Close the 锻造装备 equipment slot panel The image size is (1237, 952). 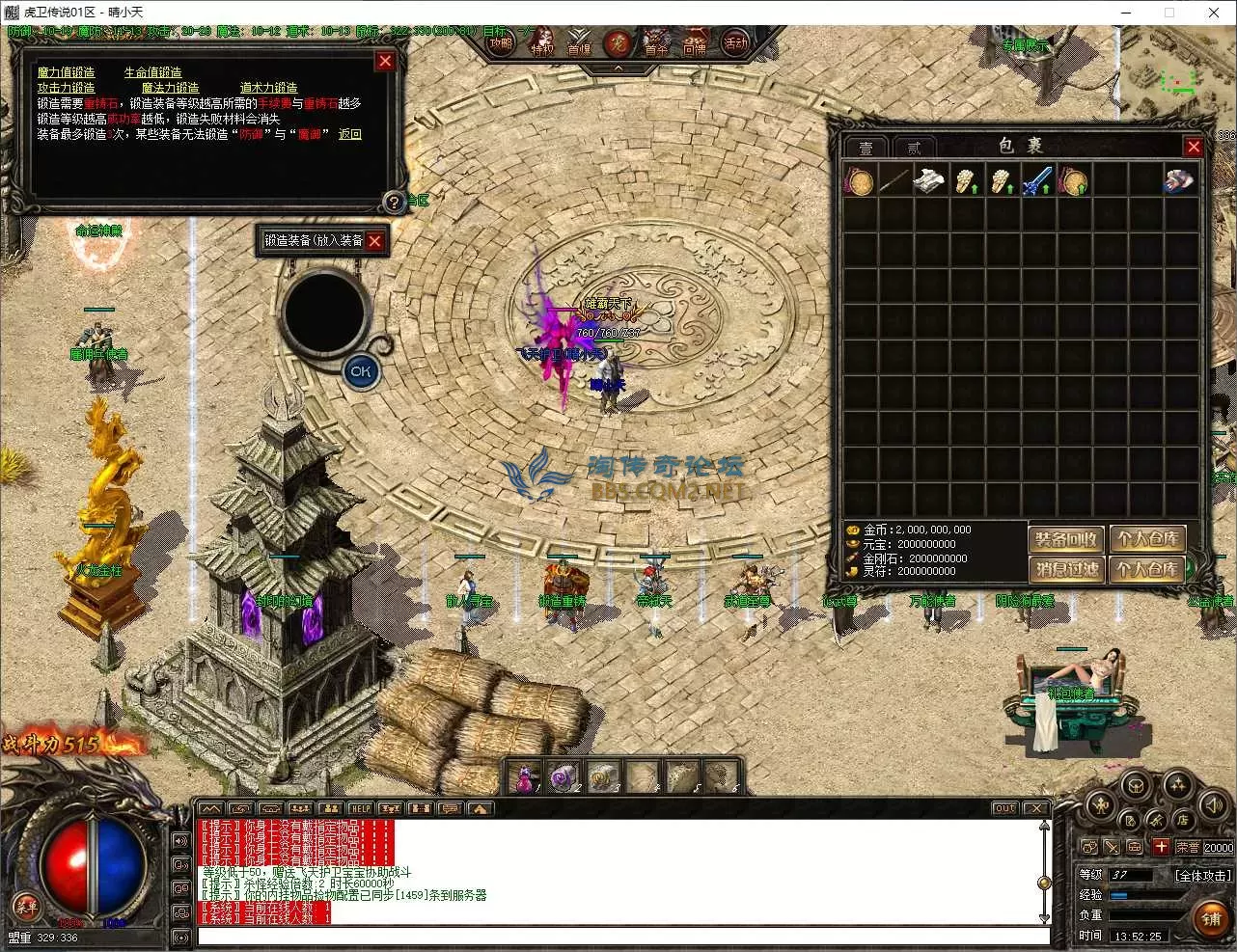(x=375, y=241)
